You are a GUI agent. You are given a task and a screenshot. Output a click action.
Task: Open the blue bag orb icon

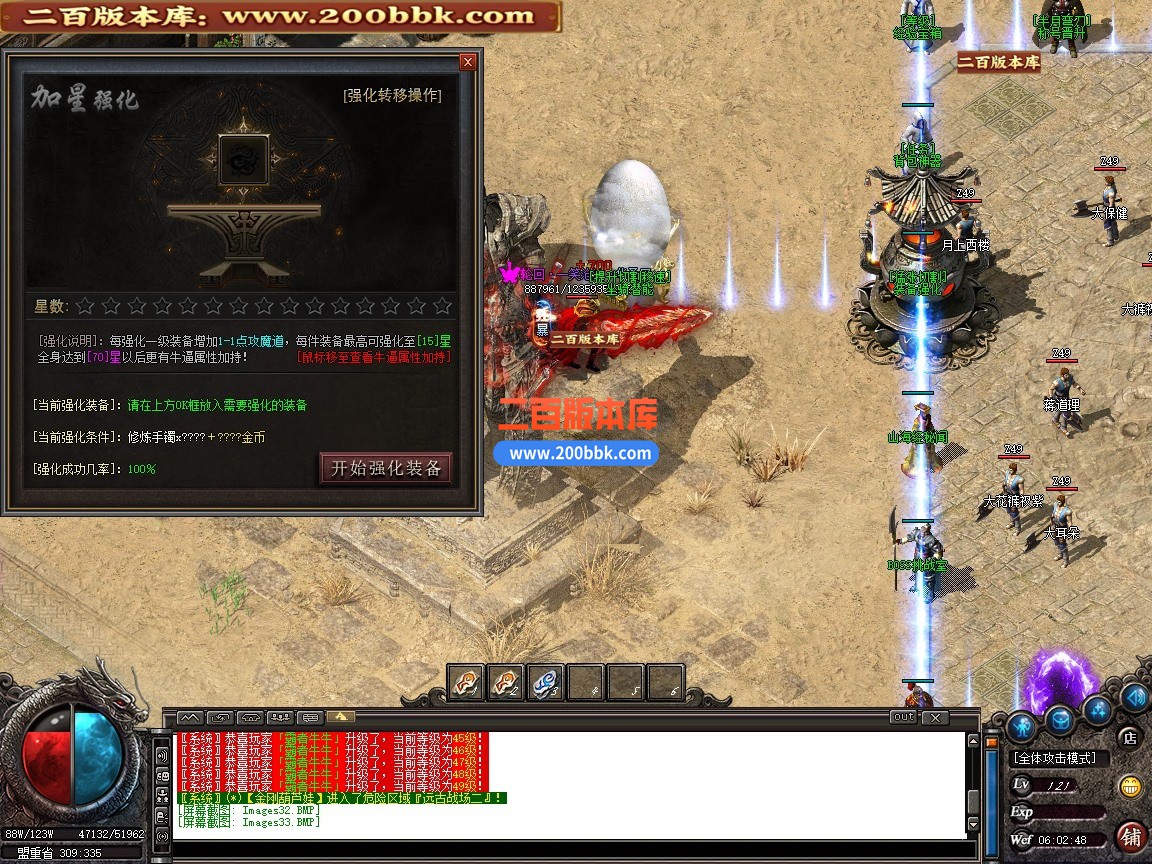[1059, 719]
